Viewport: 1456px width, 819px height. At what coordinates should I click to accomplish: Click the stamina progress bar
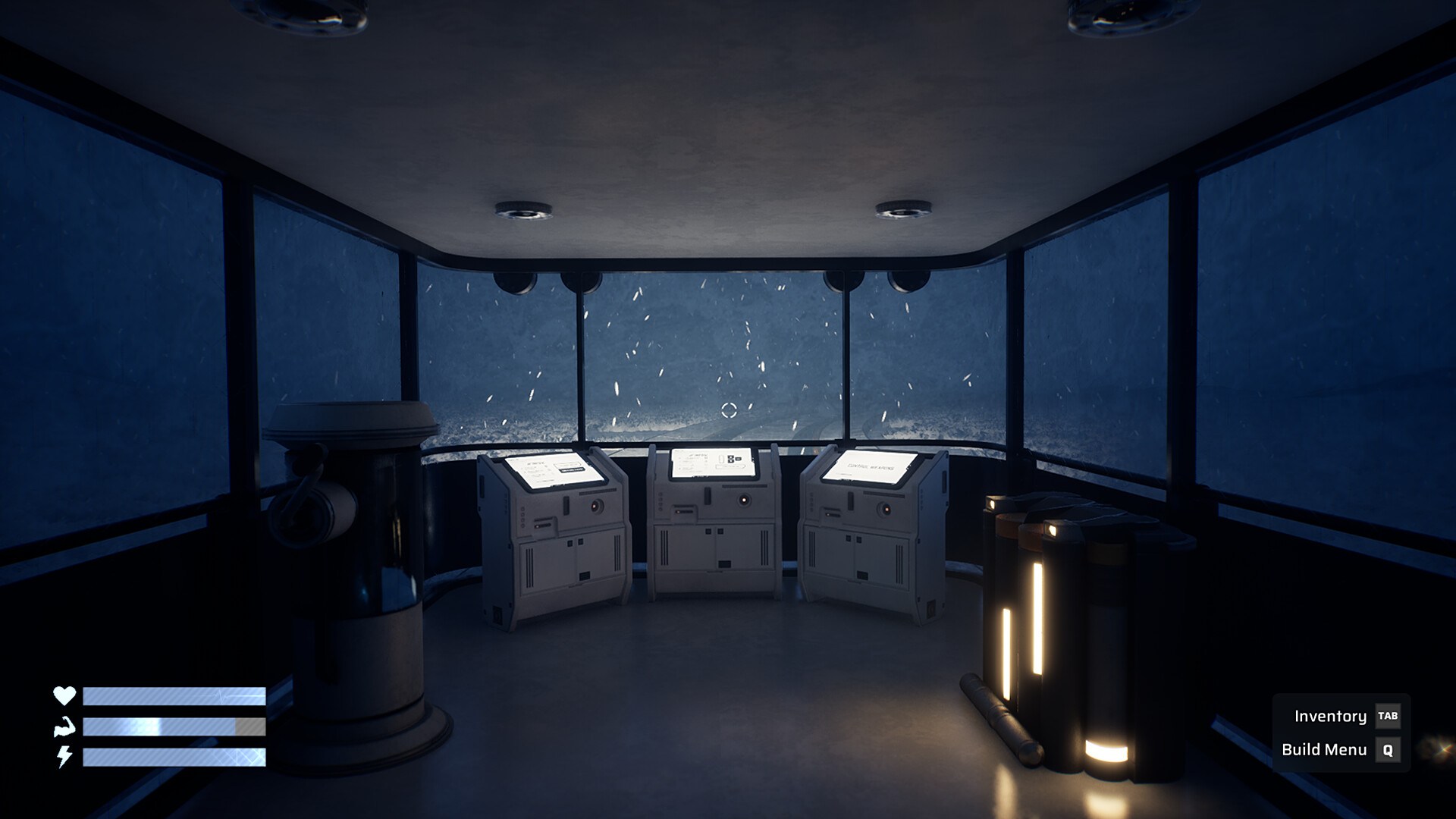pos(174,726)
